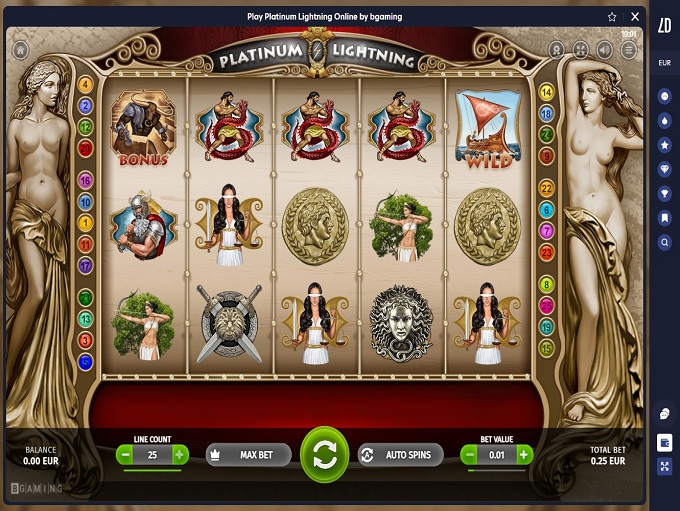
Task: Open the search magnifier in sidebar
Action: (665, 242)
